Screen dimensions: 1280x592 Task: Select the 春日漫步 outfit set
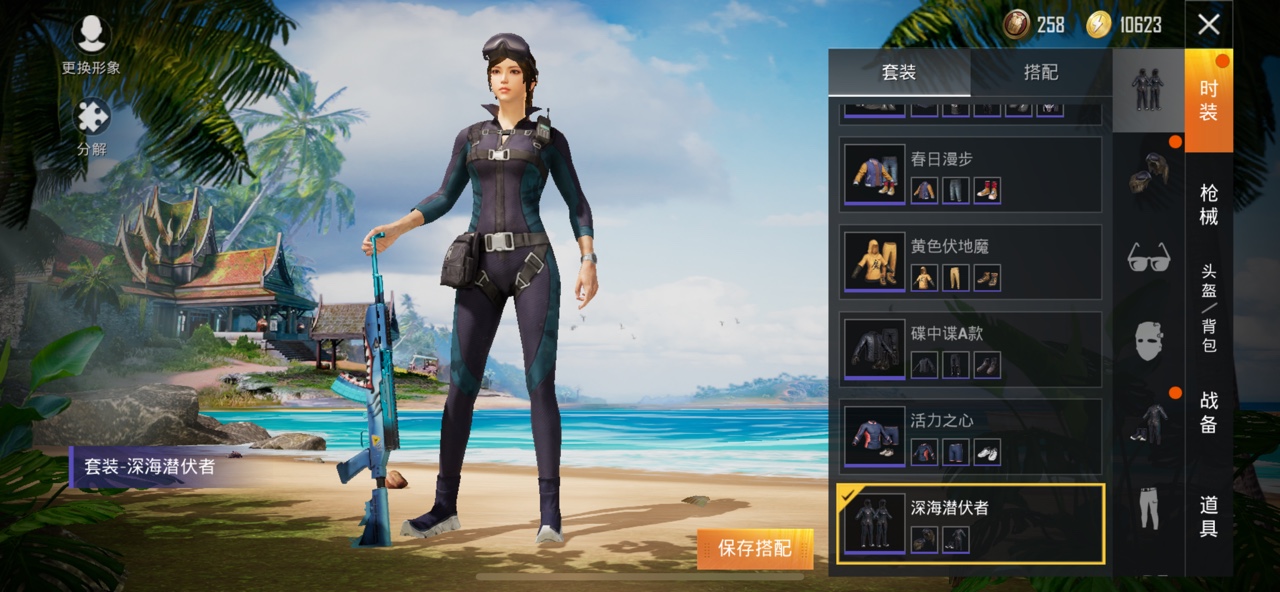tap(970, 174)
